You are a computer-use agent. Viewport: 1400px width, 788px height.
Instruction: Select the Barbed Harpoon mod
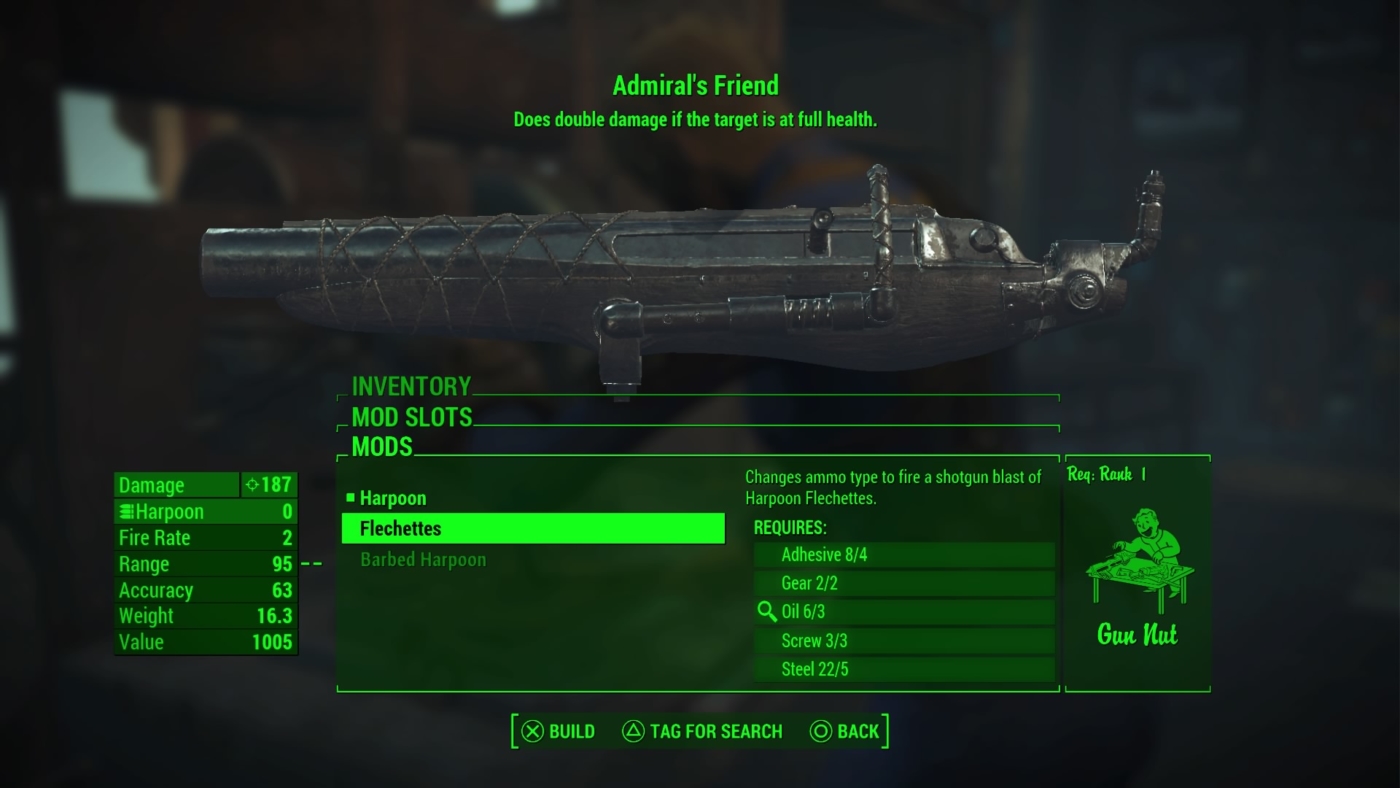click(x=421, y=560)
